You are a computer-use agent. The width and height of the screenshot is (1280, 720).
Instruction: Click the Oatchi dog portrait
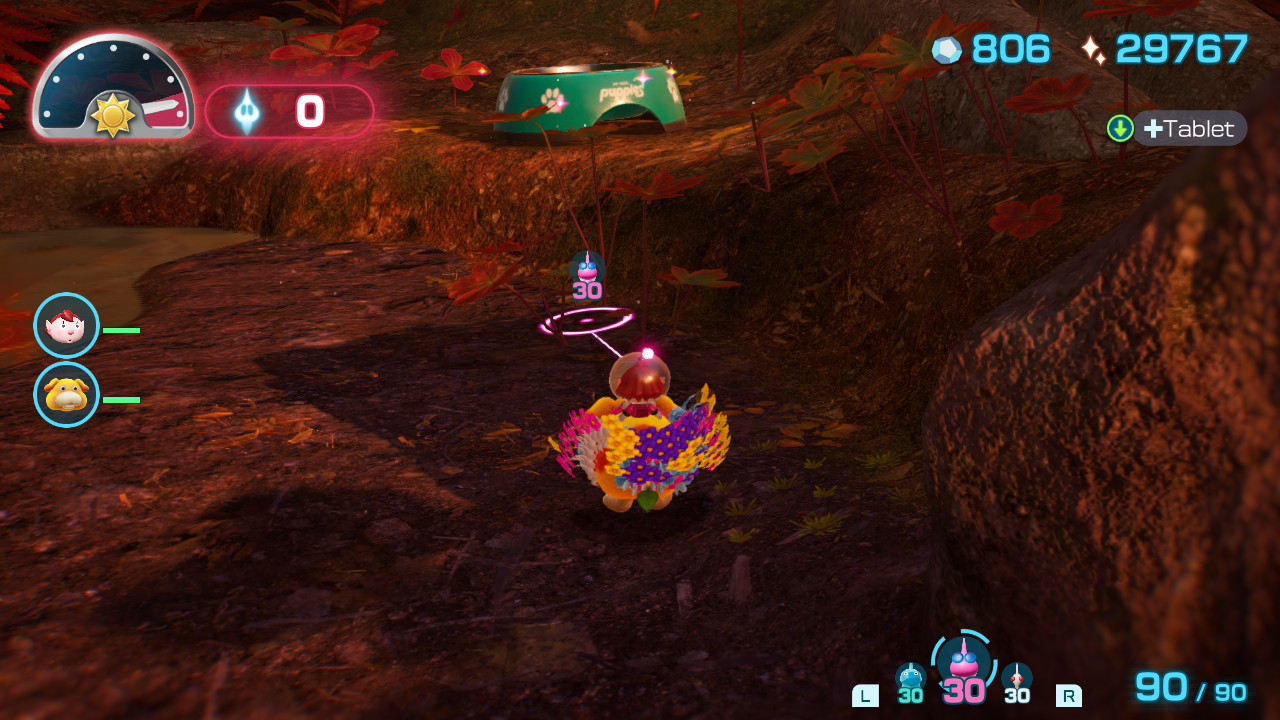[x=66, y=395]
